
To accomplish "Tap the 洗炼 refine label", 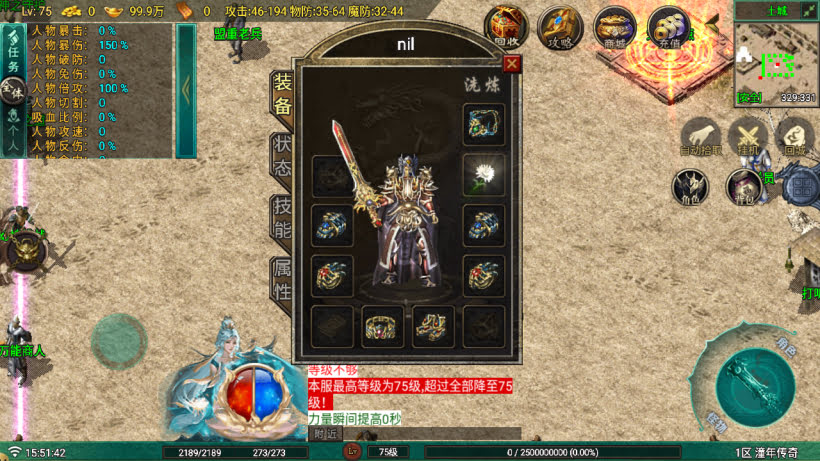I will click(480, 85).
